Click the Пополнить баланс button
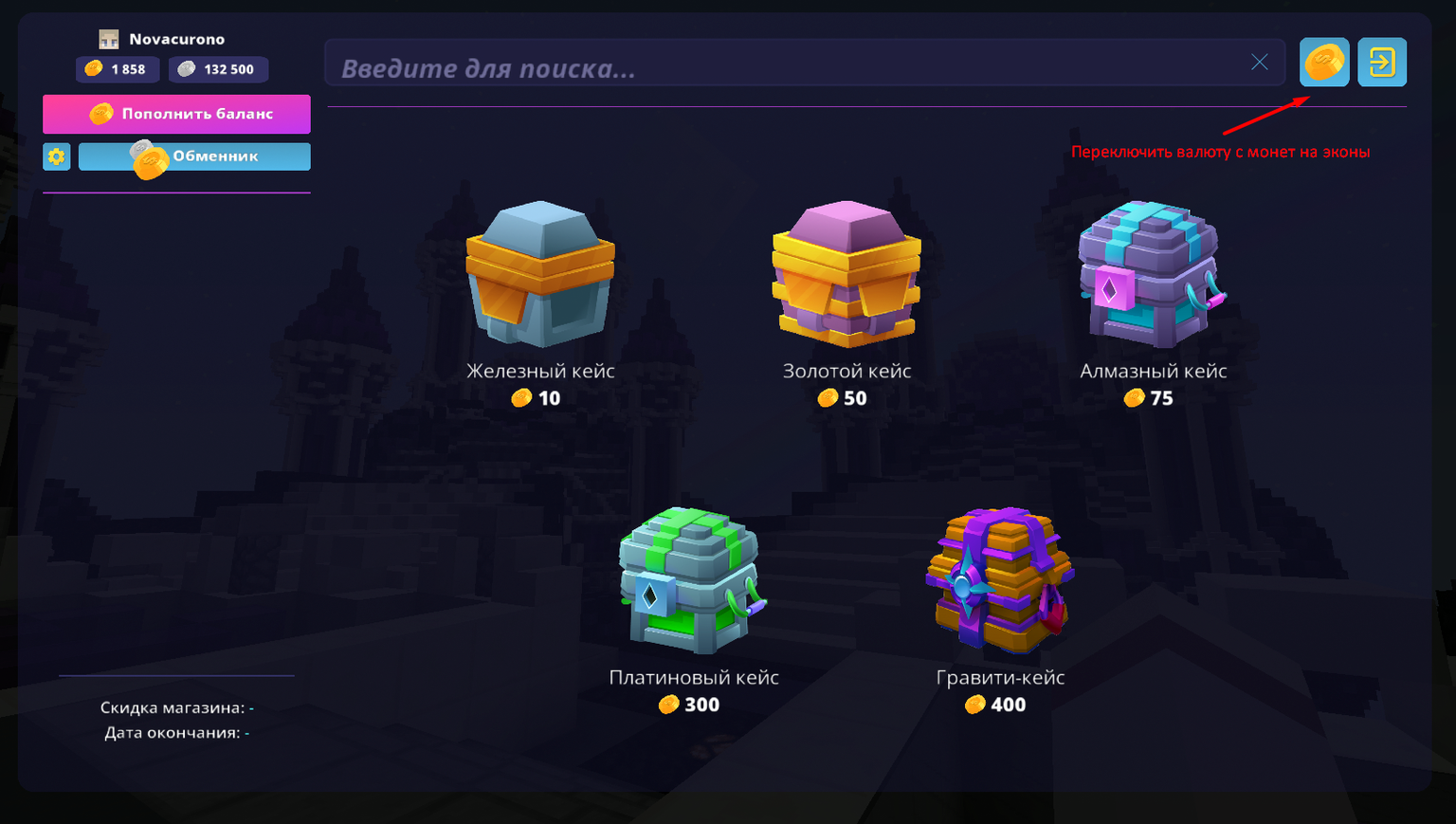The image size is (1456, 824). [x=176, y=114]
